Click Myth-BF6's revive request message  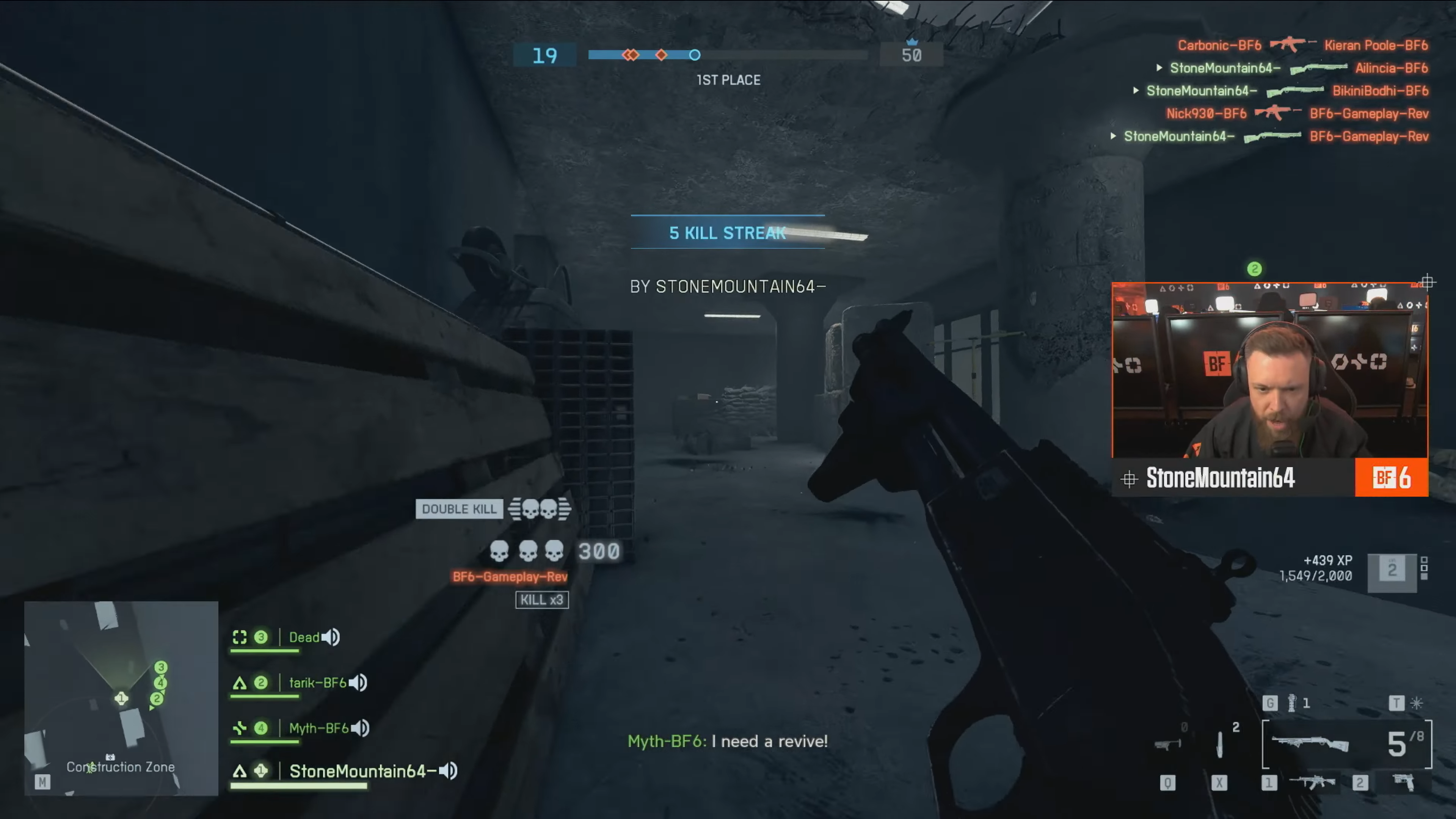tap(728, 742)
